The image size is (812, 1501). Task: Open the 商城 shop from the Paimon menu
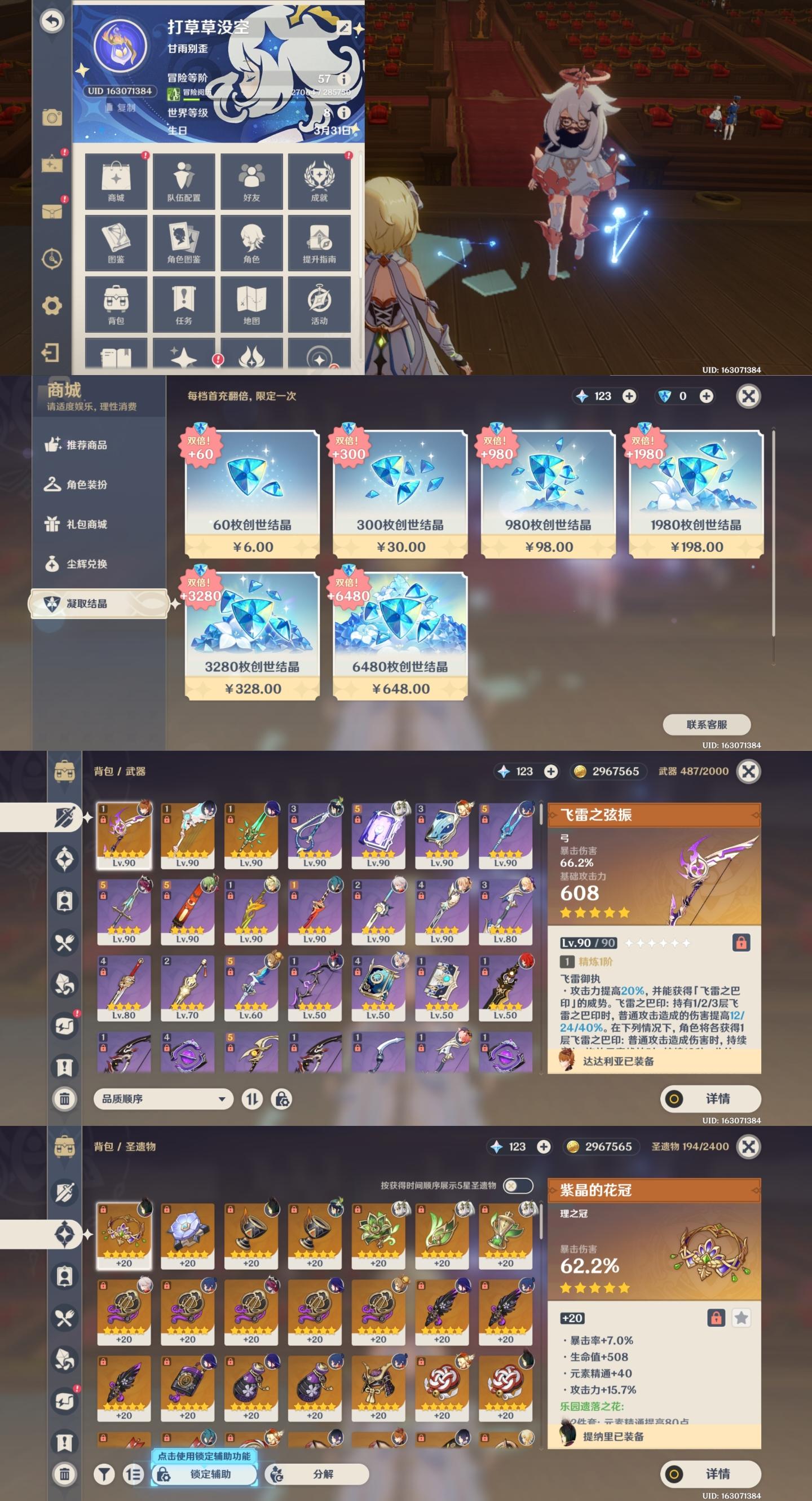pyautogui.click(x=116, y=181)
